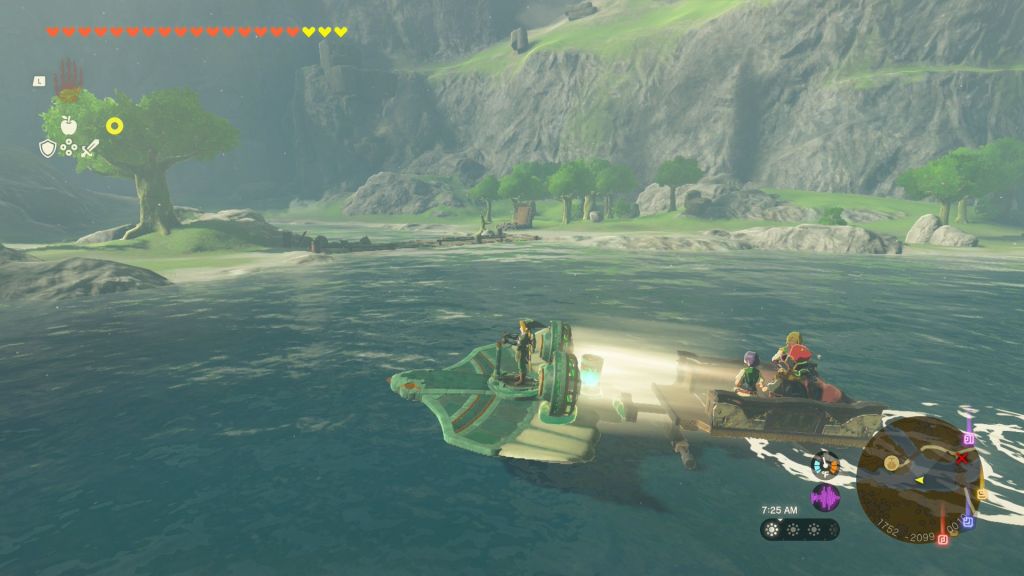The image size is (1024, 576).
Task: Select the blue pin on minimap edge
Action: click(x=967, y=520)
